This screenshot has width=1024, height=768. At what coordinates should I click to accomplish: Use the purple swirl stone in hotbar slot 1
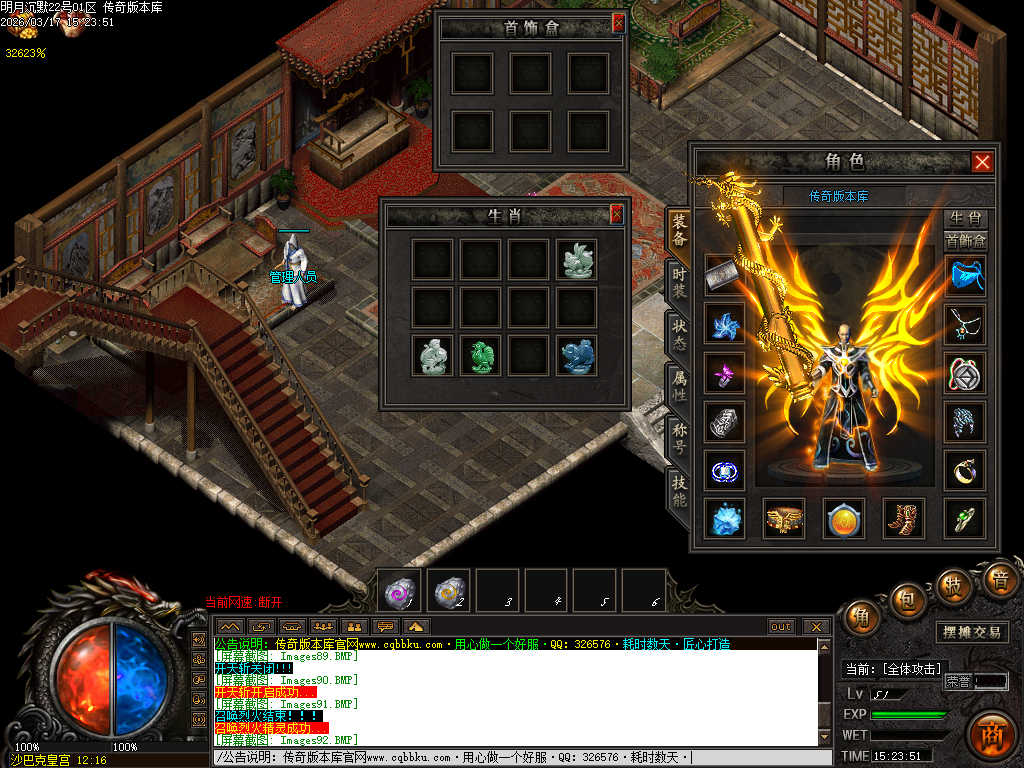pos(401,592)
